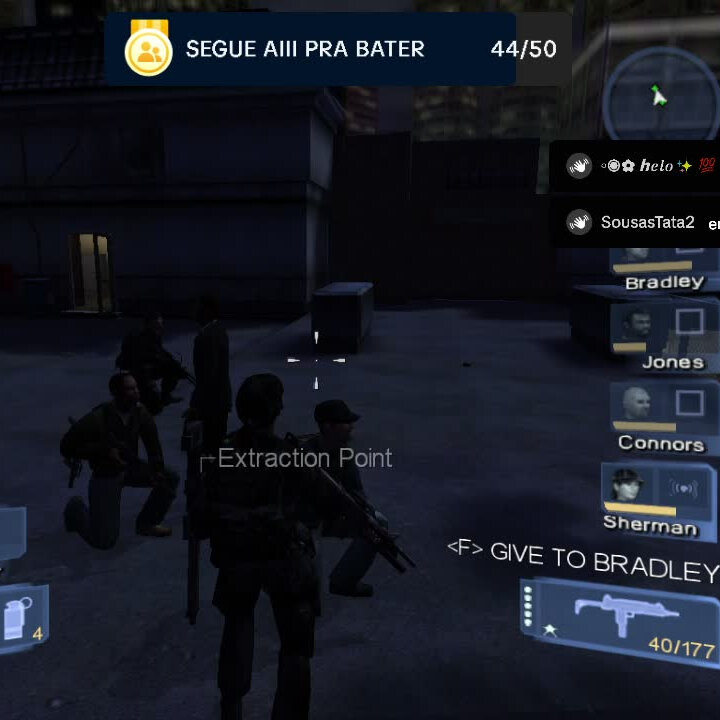Viewport: 720px width, 720px height.
Task: Select squad member Jones's portrait
Action: 632,324
